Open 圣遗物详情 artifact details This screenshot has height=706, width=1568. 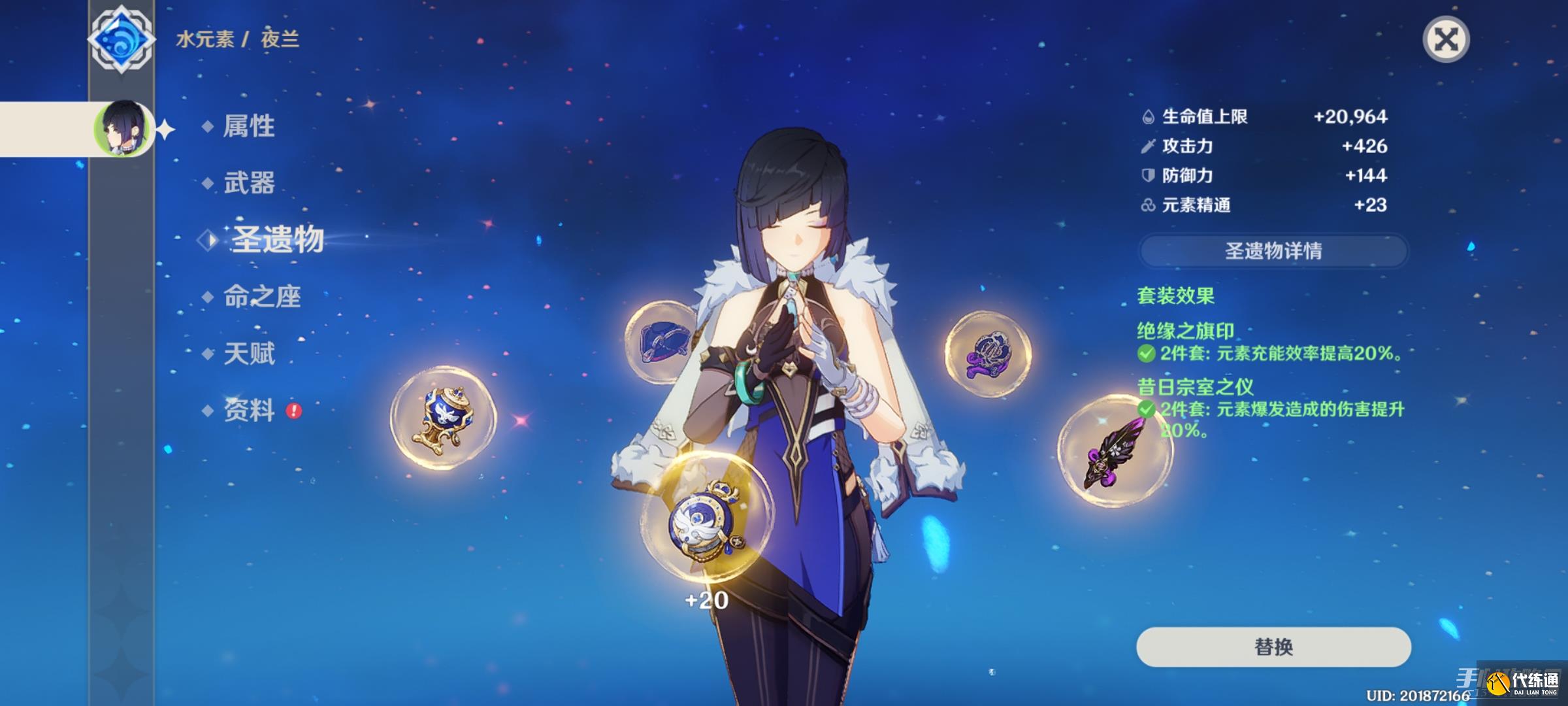pyautogui.click(x=1273, y=251)
